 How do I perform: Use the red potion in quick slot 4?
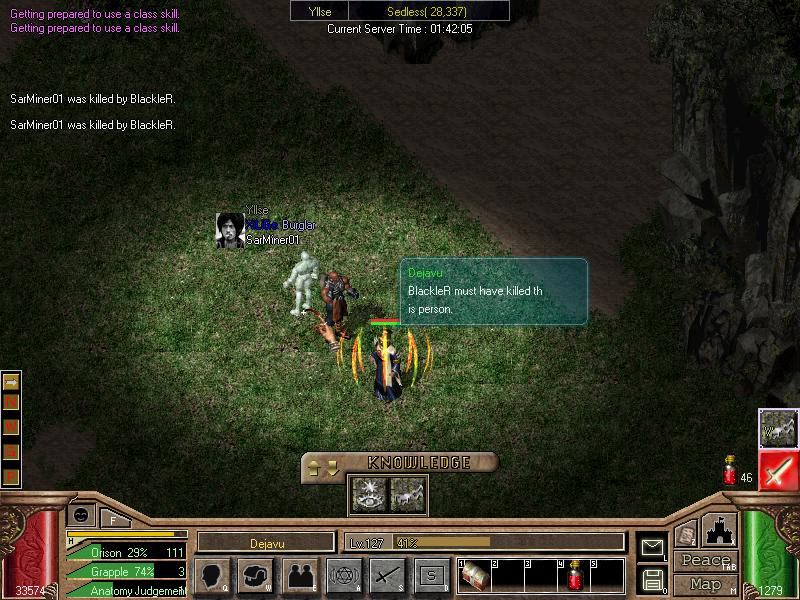click(x=574, y=577)
